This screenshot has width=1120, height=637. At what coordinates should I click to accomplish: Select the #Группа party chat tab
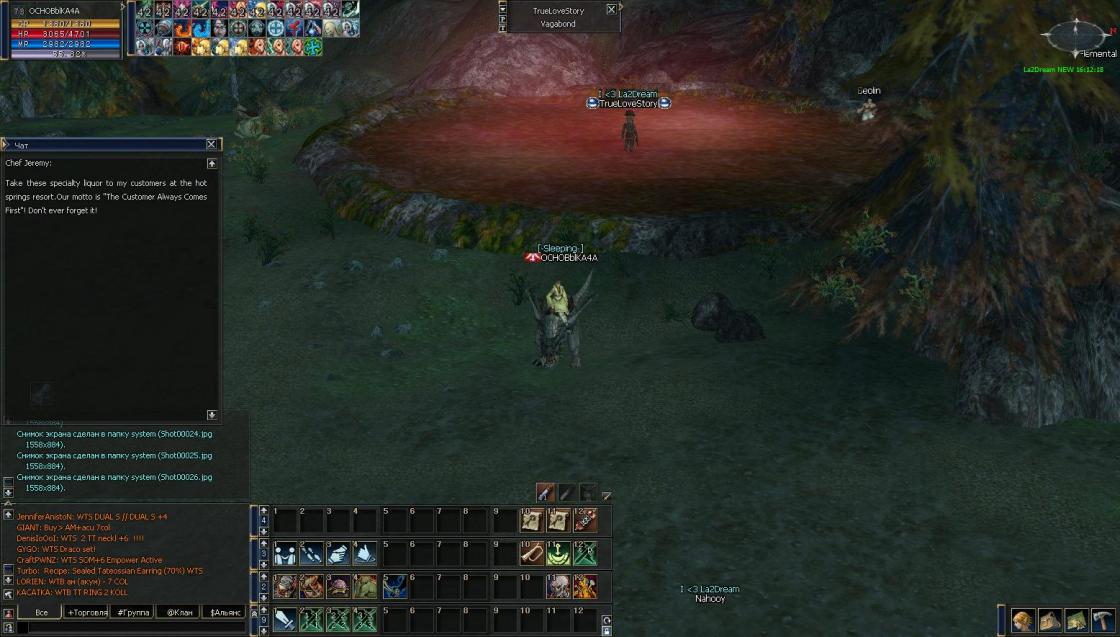click(132, 612)
